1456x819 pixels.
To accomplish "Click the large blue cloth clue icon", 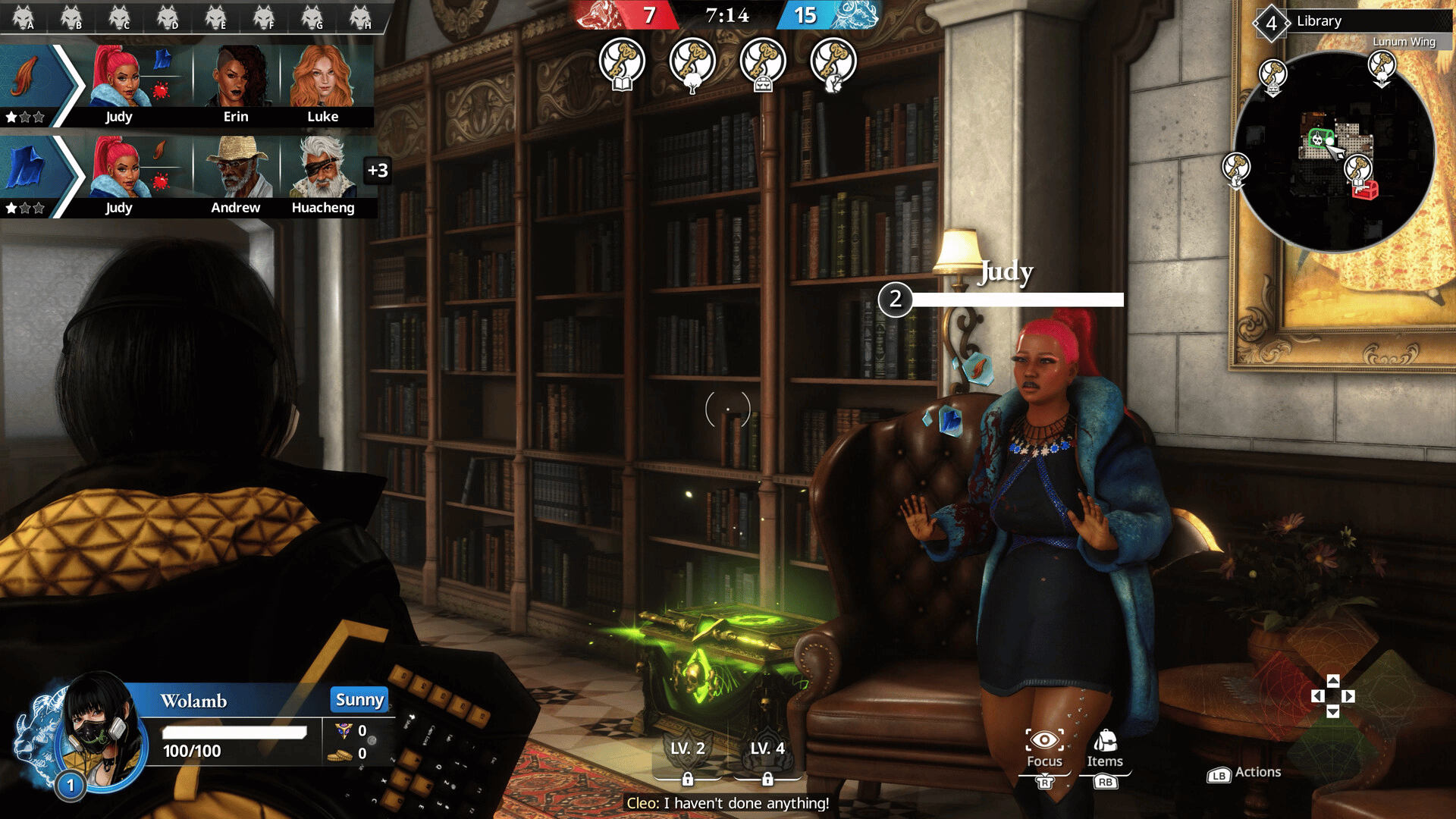I will click(x=26, y=167).
